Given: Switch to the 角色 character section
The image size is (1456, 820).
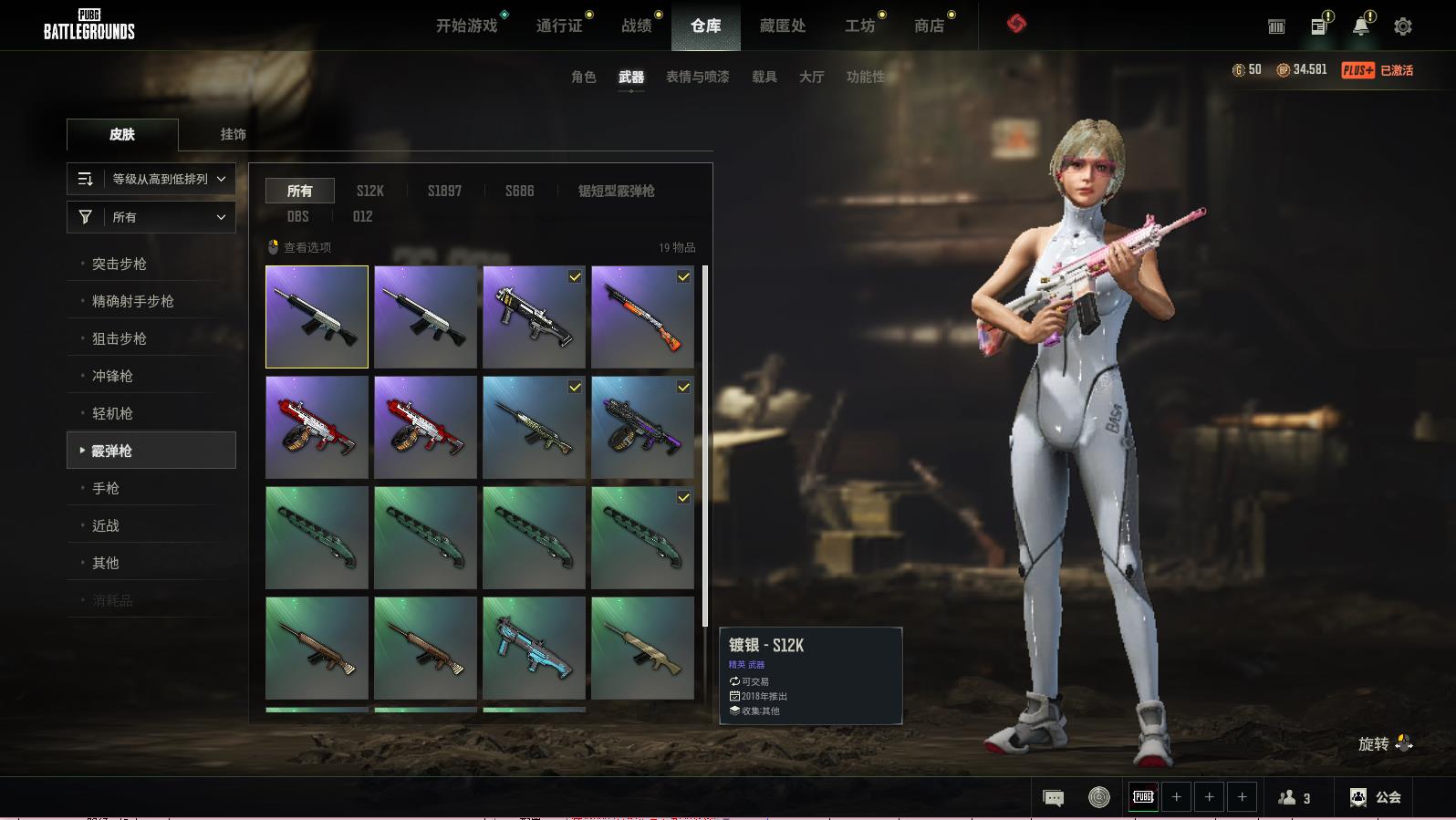Looking at the screenshot, I should (583, 77).
